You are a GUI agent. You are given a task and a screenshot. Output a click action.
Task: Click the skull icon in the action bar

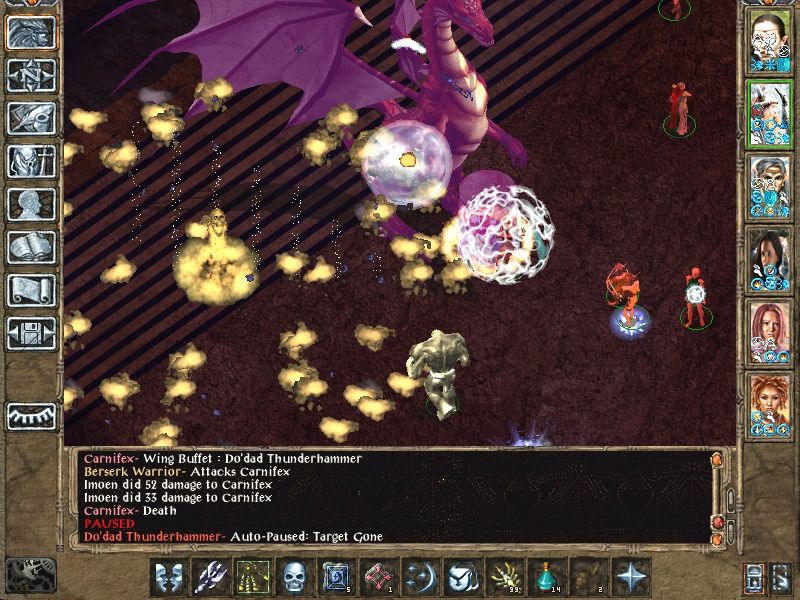(293, 577)
